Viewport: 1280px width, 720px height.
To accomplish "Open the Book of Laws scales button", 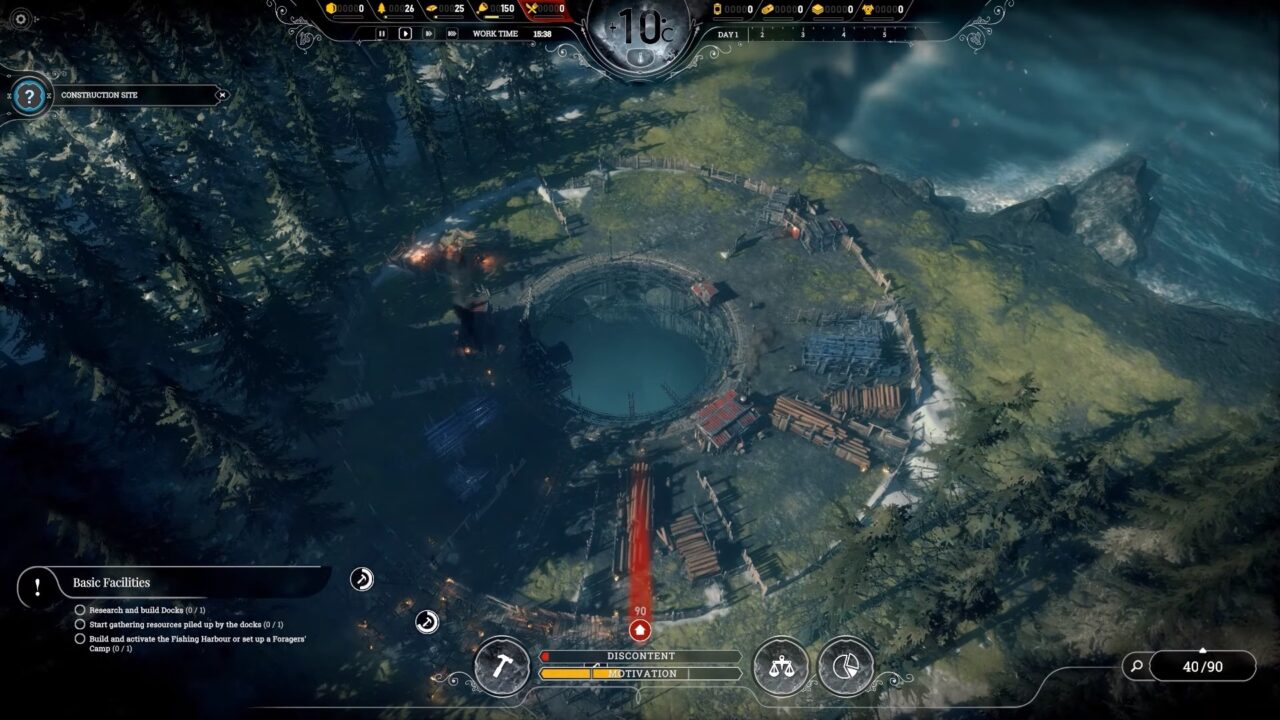I will tap(781, 666).
